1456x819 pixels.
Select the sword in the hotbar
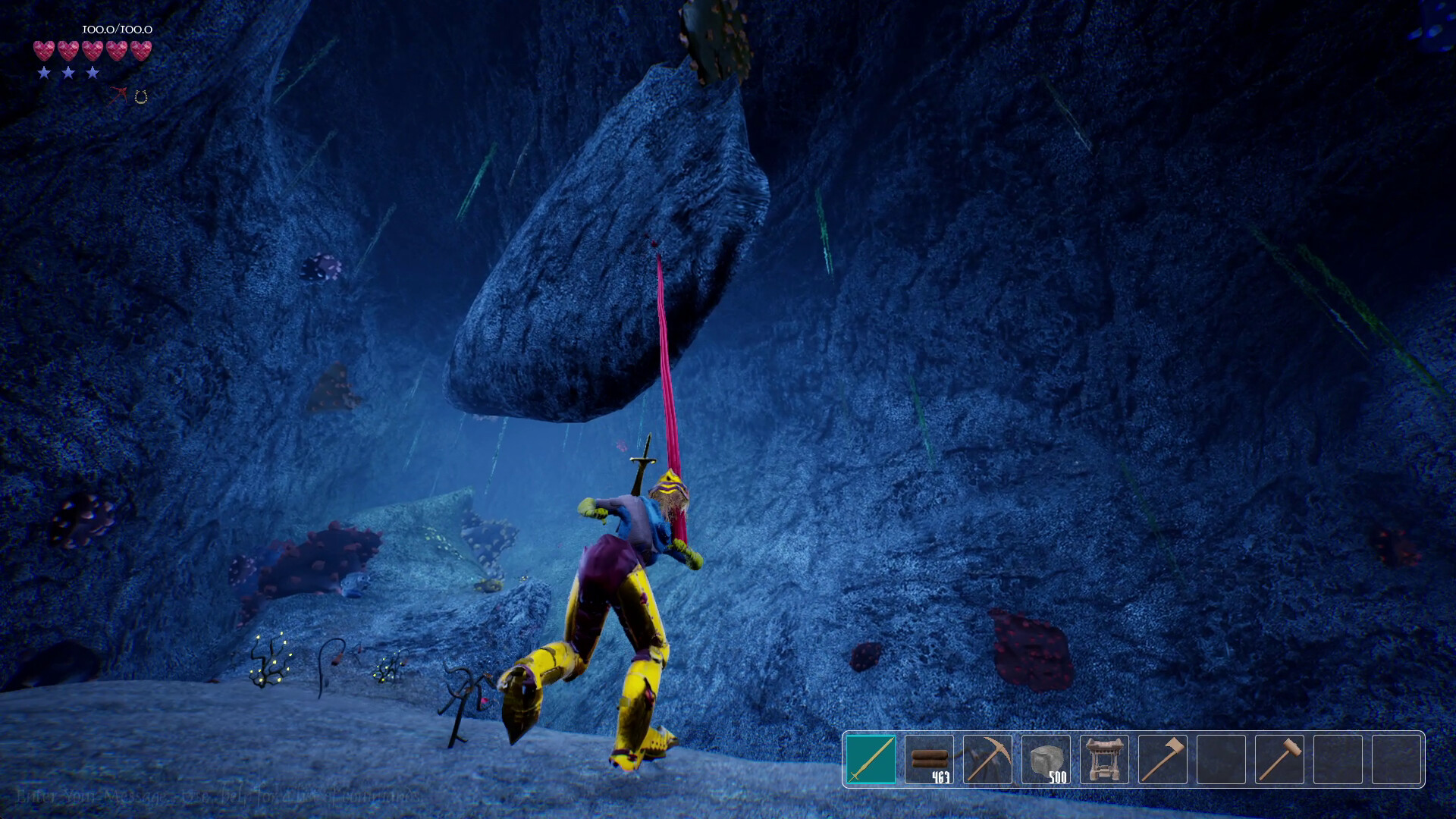(x=871, y=759)
